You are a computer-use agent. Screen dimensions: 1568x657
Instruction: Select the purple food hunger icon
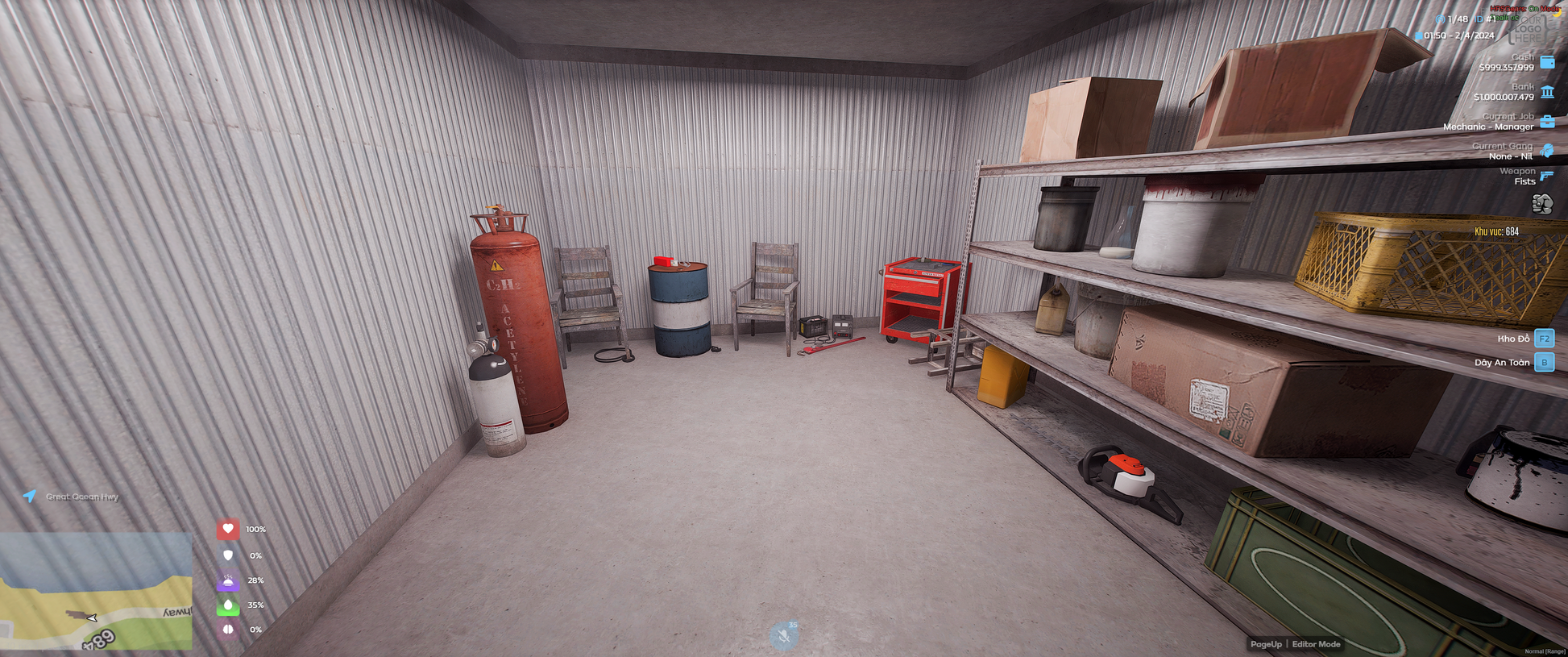point(228,580)
